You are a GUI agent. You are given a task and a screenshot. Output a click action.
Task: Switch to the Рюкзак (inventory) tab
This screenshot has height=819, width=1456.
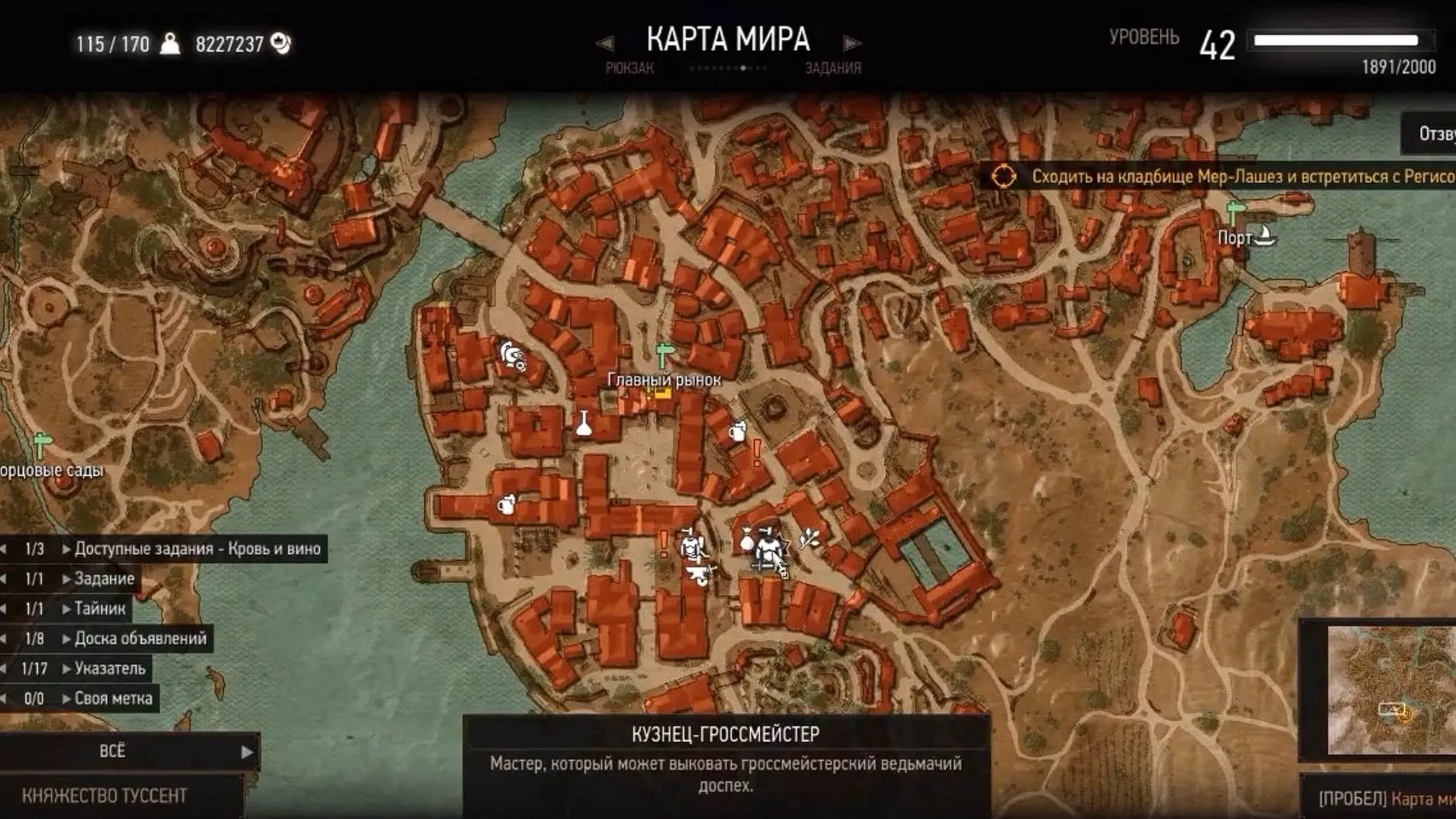[x=629, y=68]
